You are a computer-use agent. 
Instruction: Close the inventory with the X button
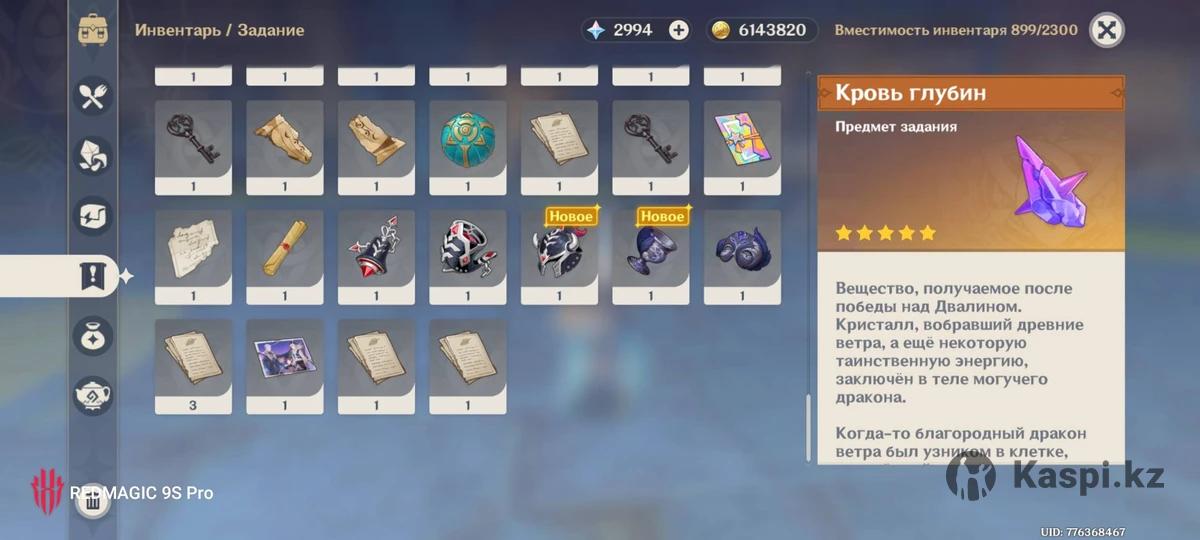(1106, 30)
